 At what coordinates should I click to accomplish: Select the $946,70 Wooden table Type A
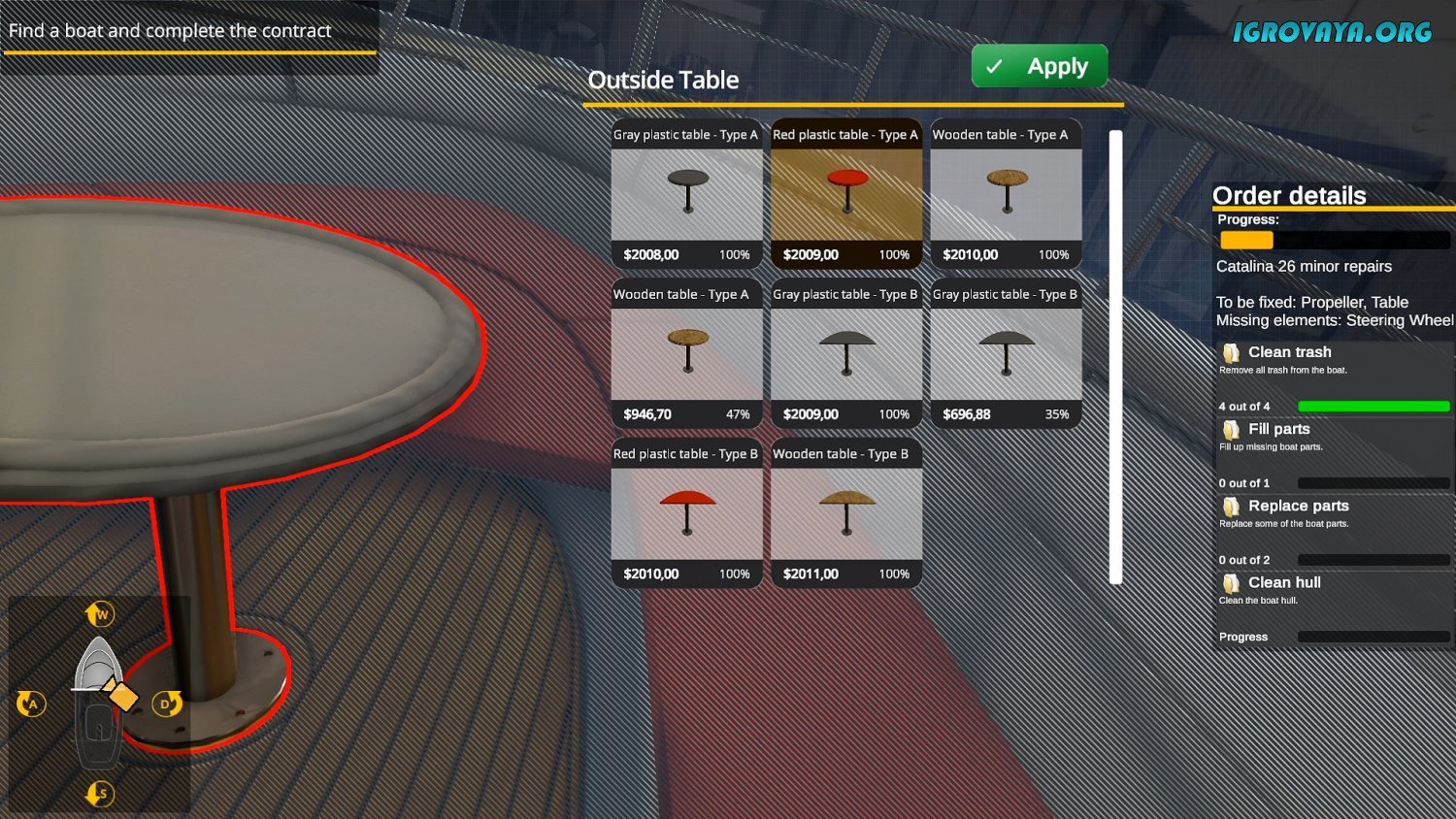point(686,354)
